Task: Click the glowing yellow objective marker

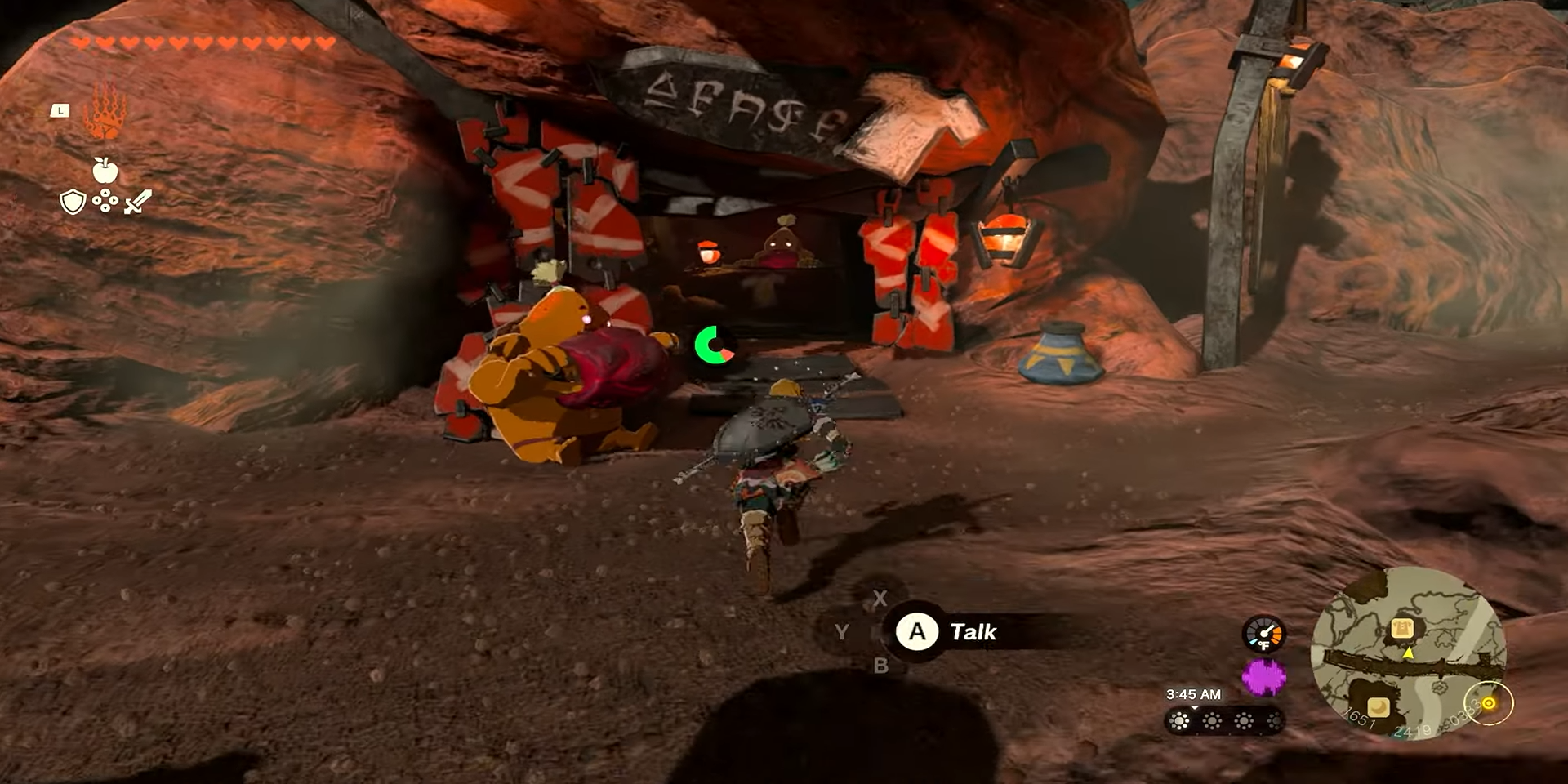Action: pos(1489,703)
